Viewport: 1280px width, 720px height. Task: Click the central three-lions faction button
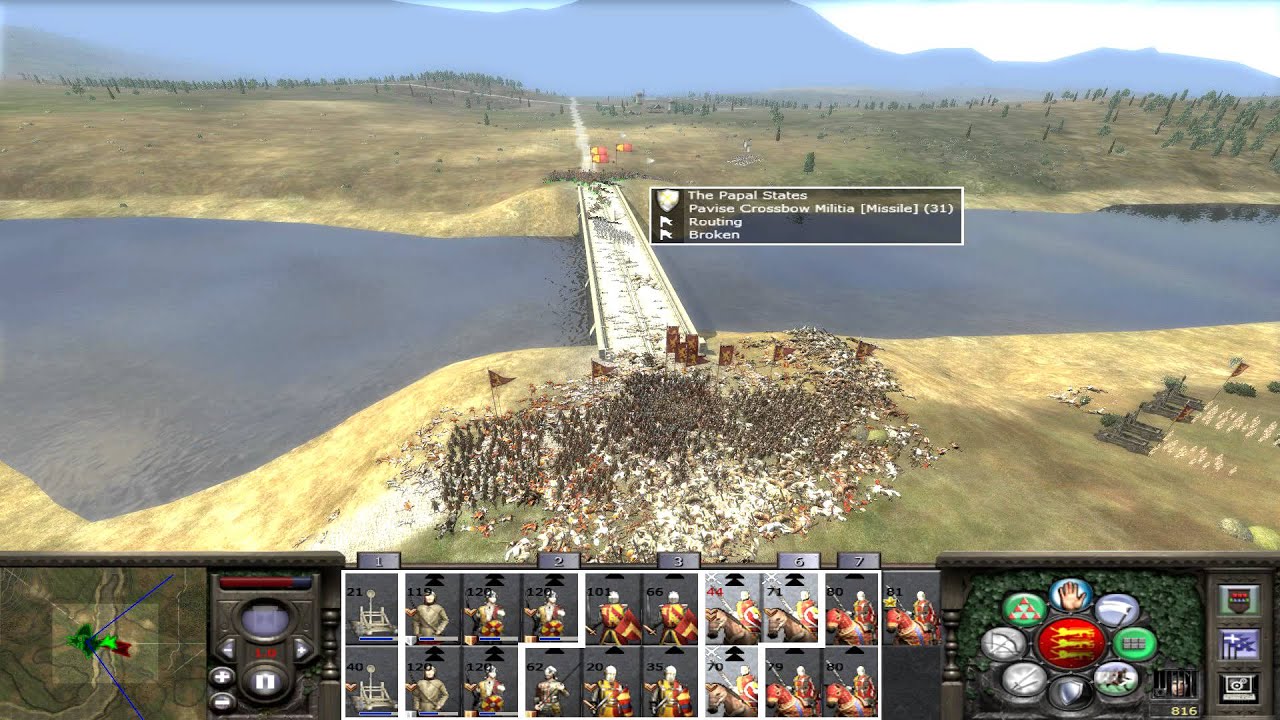coord(1071,642)
